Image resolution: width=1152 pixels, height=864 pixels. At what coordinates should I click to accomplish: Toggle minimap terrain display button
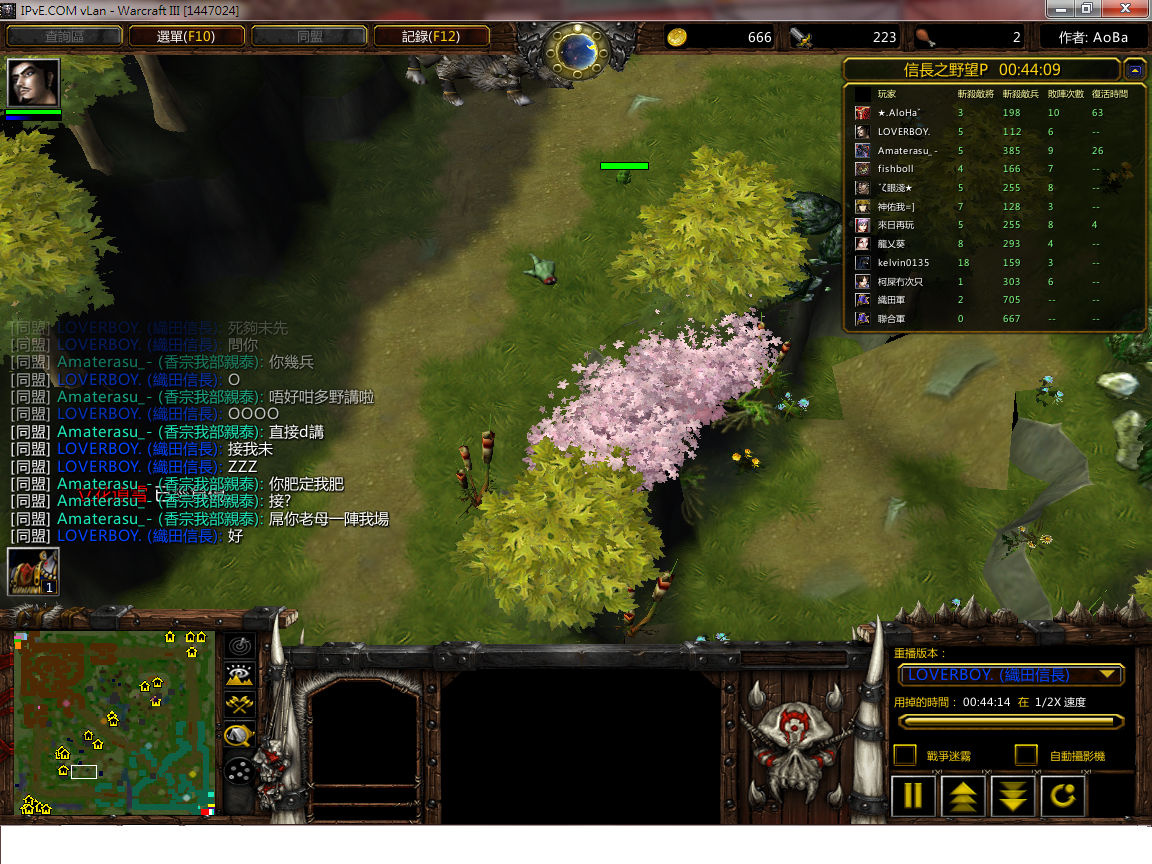coord(240,675)
